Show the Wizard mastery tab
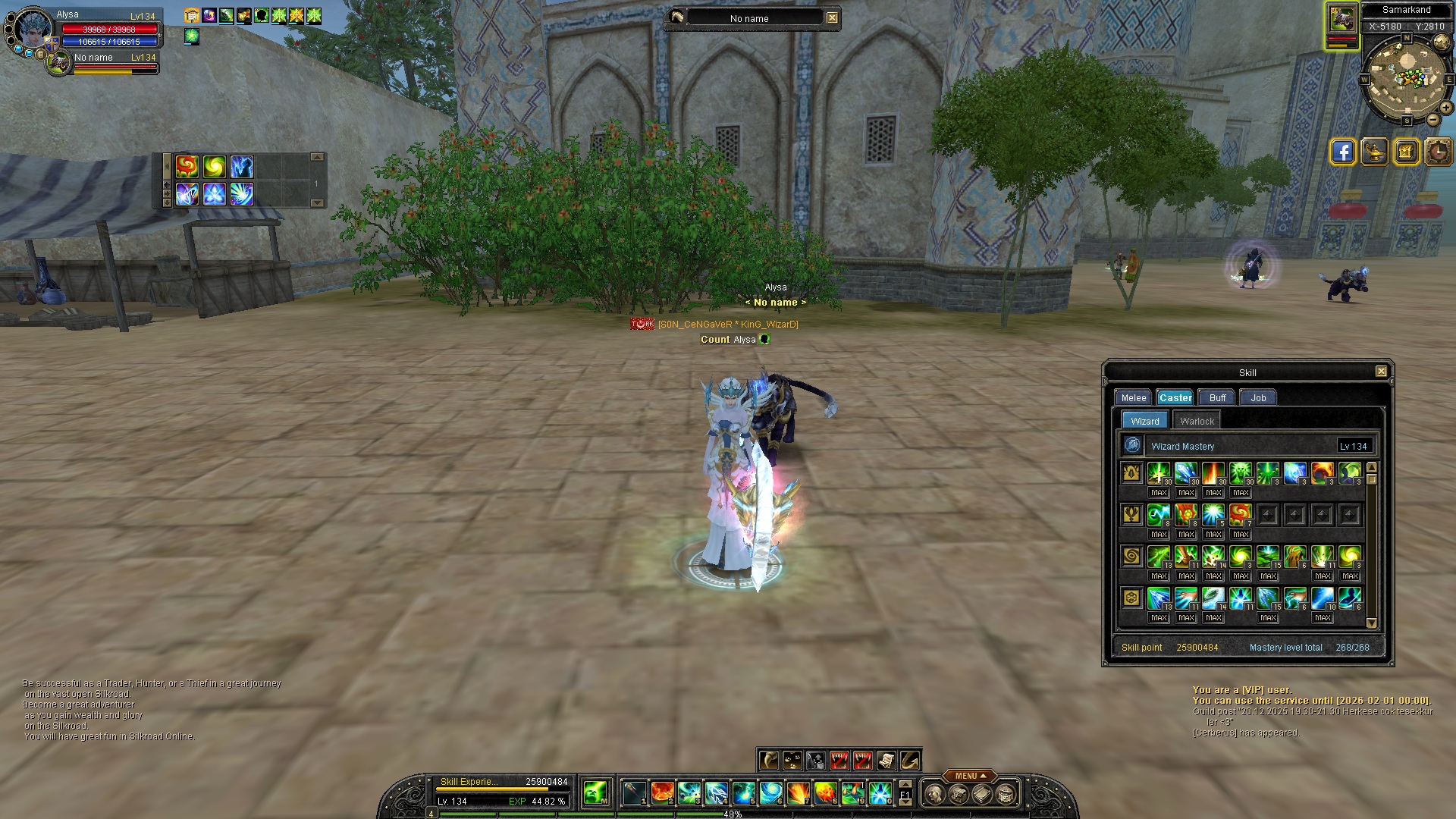The width and height of the screenshot is (1456, 819). pyautogui.click(x=1144, y=421)
